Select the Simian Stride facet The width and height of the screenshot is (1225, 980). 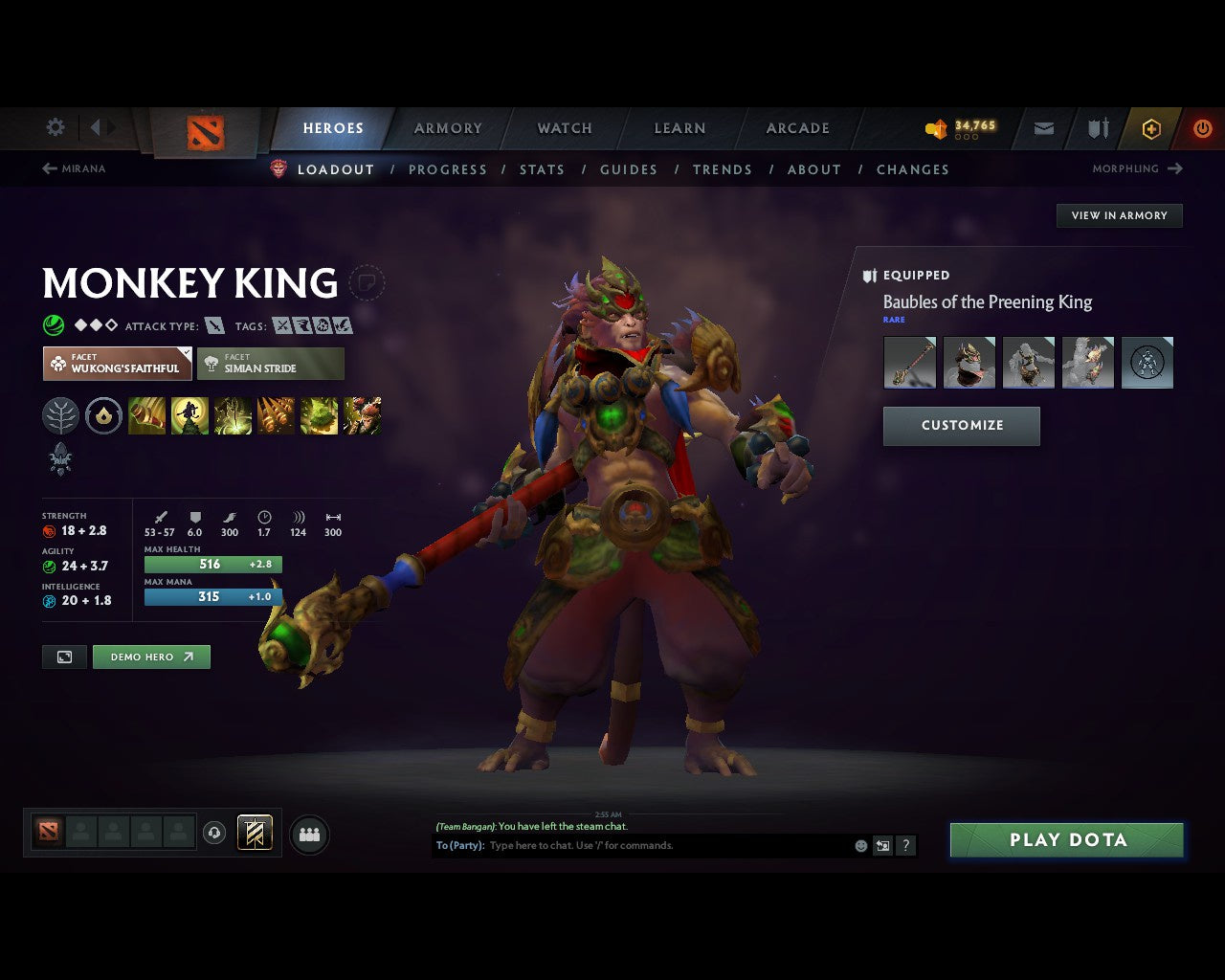(271, 364)
